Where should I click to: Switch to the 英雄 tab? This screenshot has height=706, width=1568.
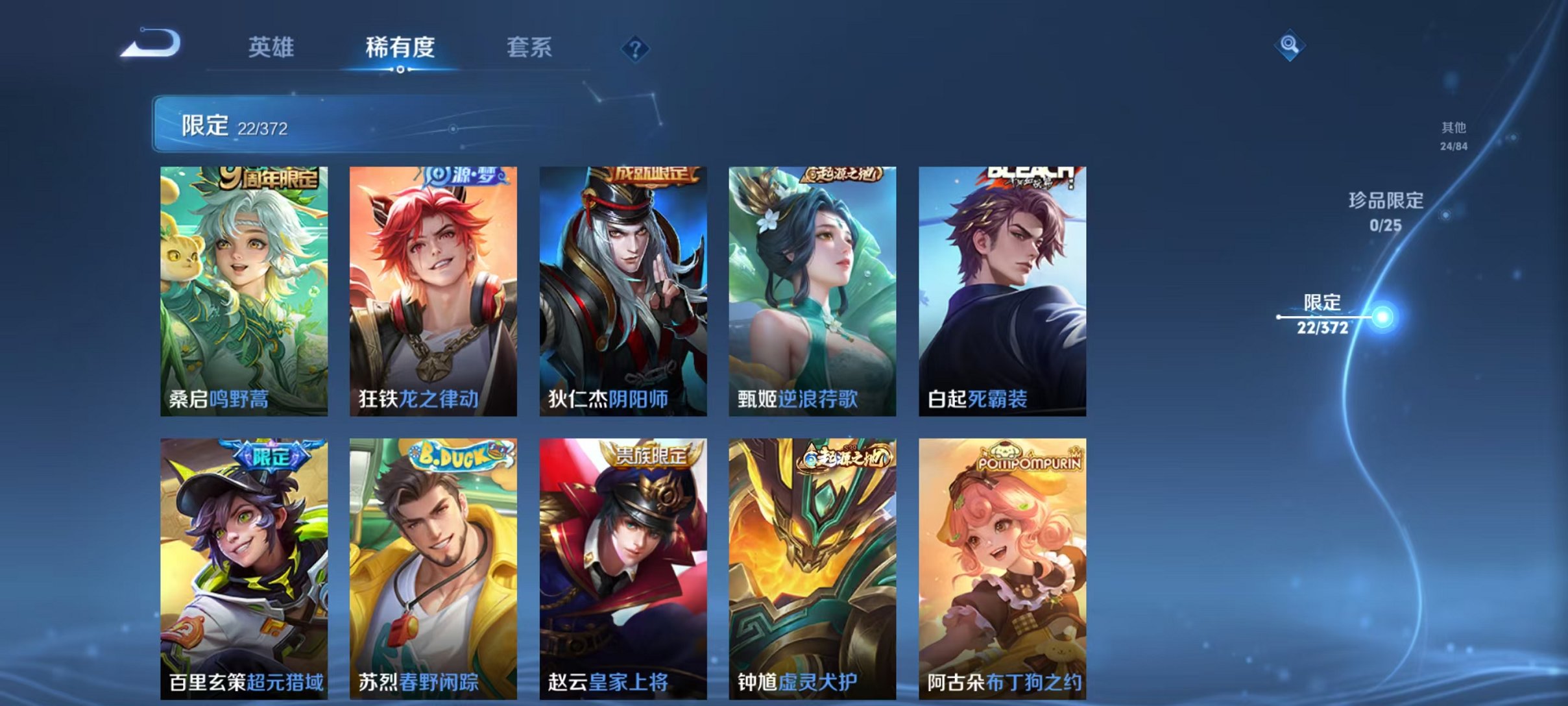pyautogui.click(x=272, y=47)
